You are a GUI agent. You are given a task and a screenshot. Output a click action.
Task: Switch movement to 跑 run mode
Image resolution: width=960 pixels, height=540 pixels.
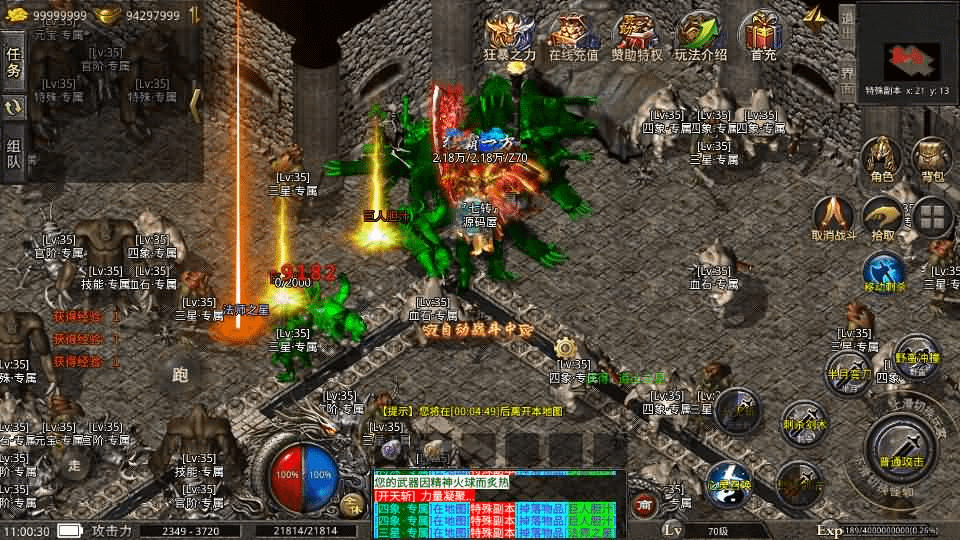pyautogui.click(x=180, y=375)
